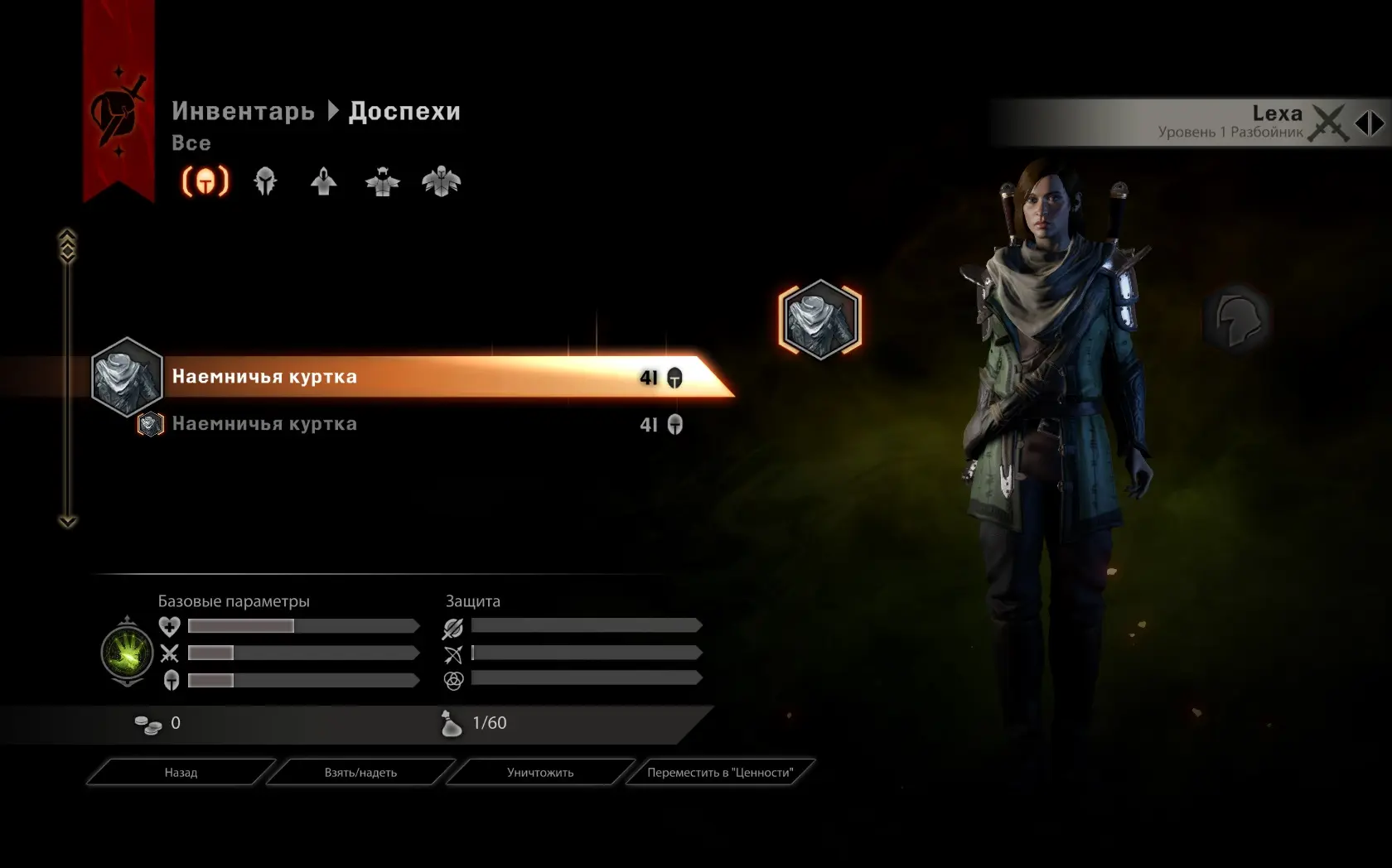The height and width of the screenshot is (868, 1392).
Task: Equip item with Взять/надеть button
Action: click(x=360, y=772)
